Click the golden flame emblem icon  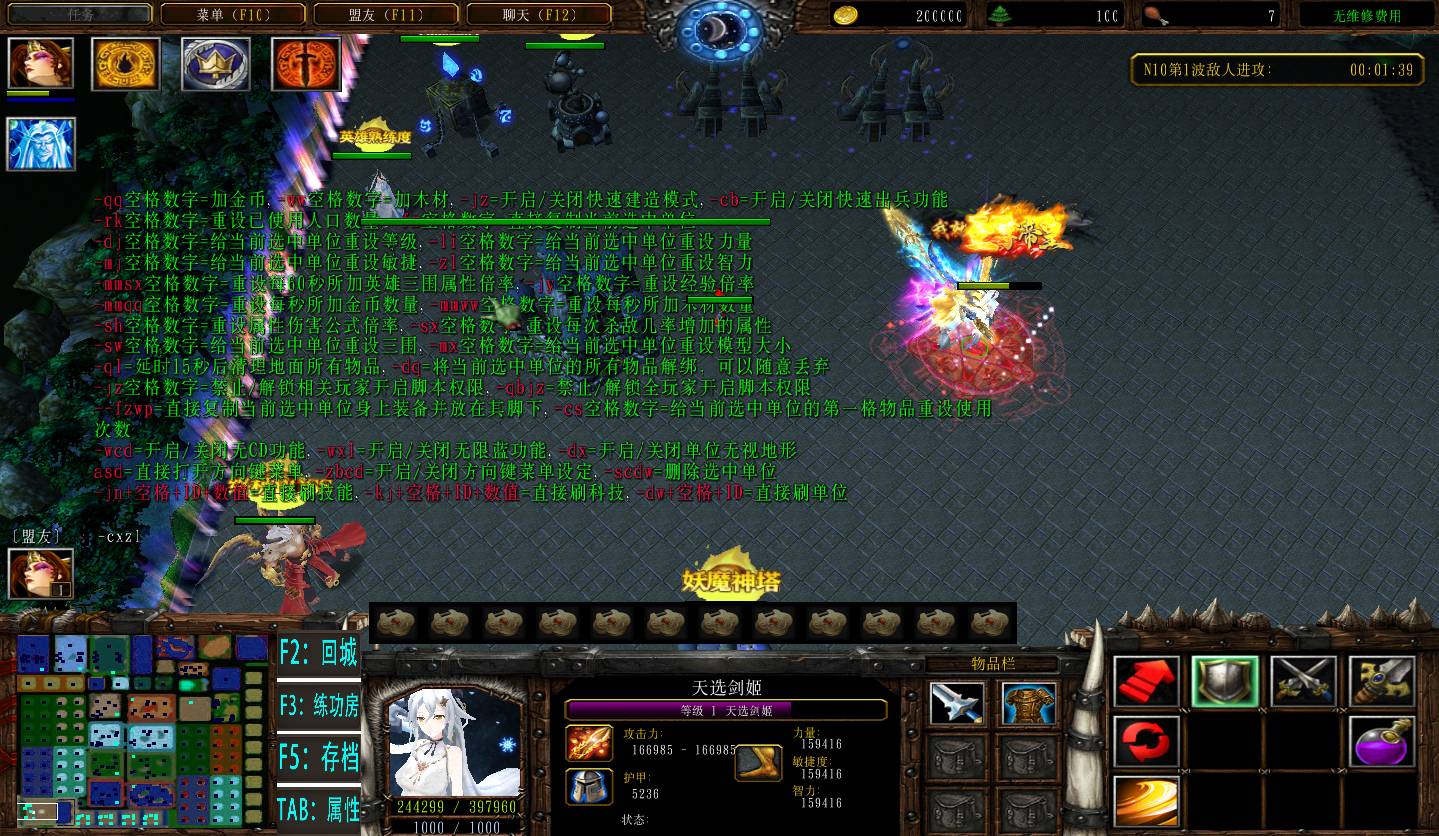coord(126,64)
